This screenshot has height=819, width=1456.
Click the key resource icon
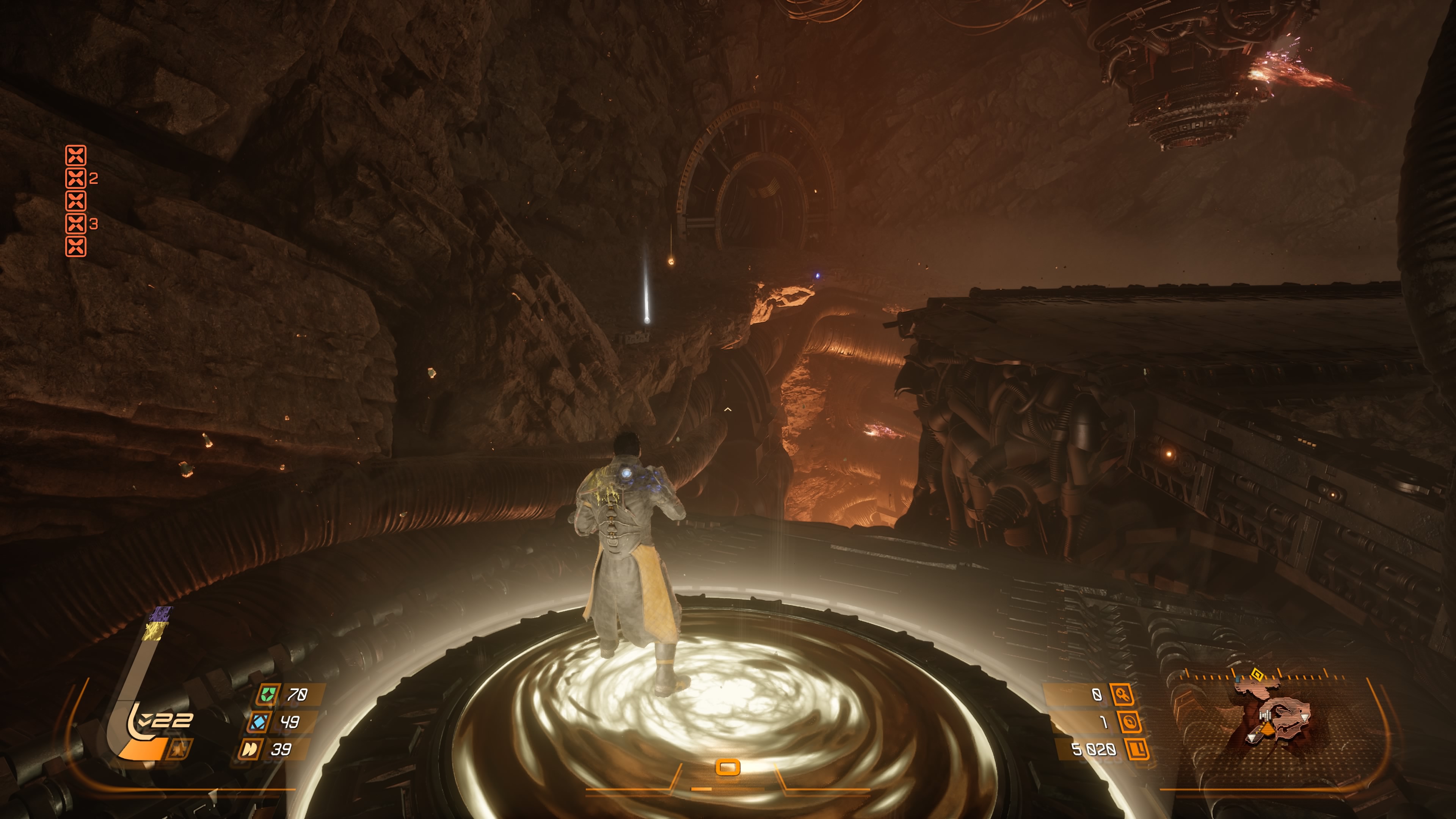tap(1122, 695)
